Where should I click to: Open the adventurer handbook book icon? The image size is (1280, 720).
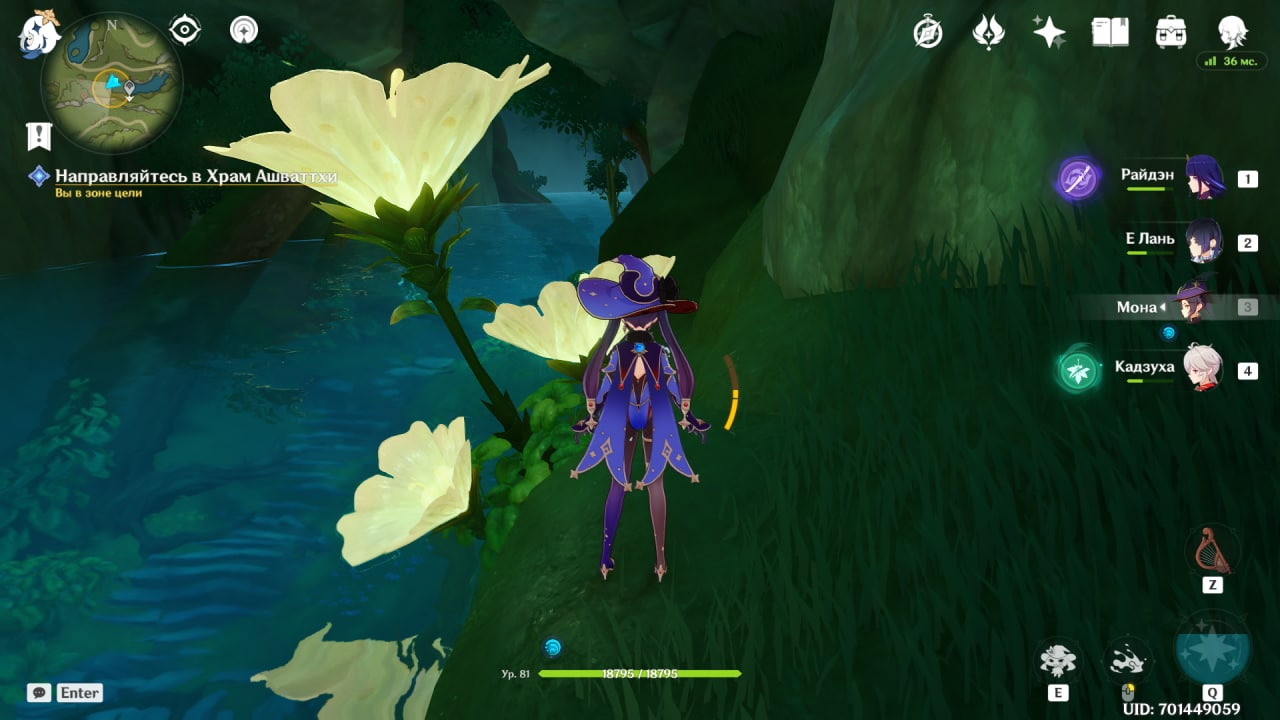pyautogui.click(x=1109, y=32)
